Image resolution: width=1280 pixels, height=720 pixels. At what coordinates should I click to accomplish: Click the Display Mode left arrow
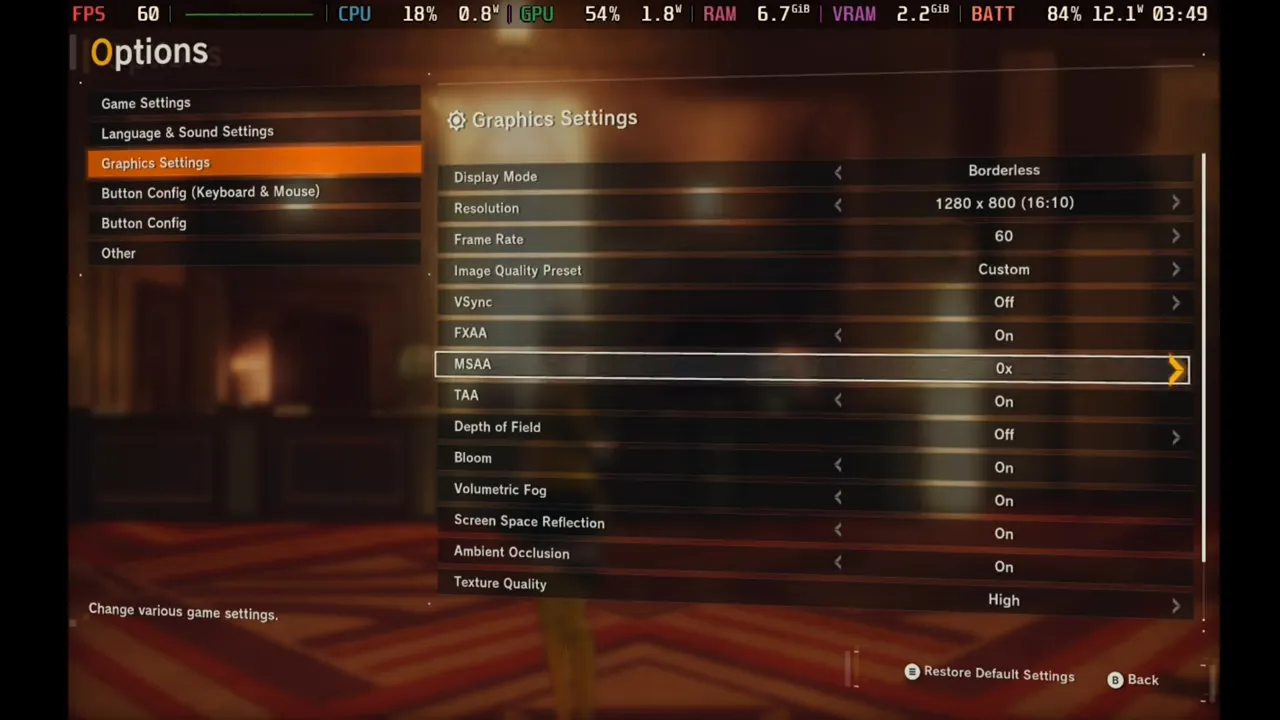coord(838,173)
